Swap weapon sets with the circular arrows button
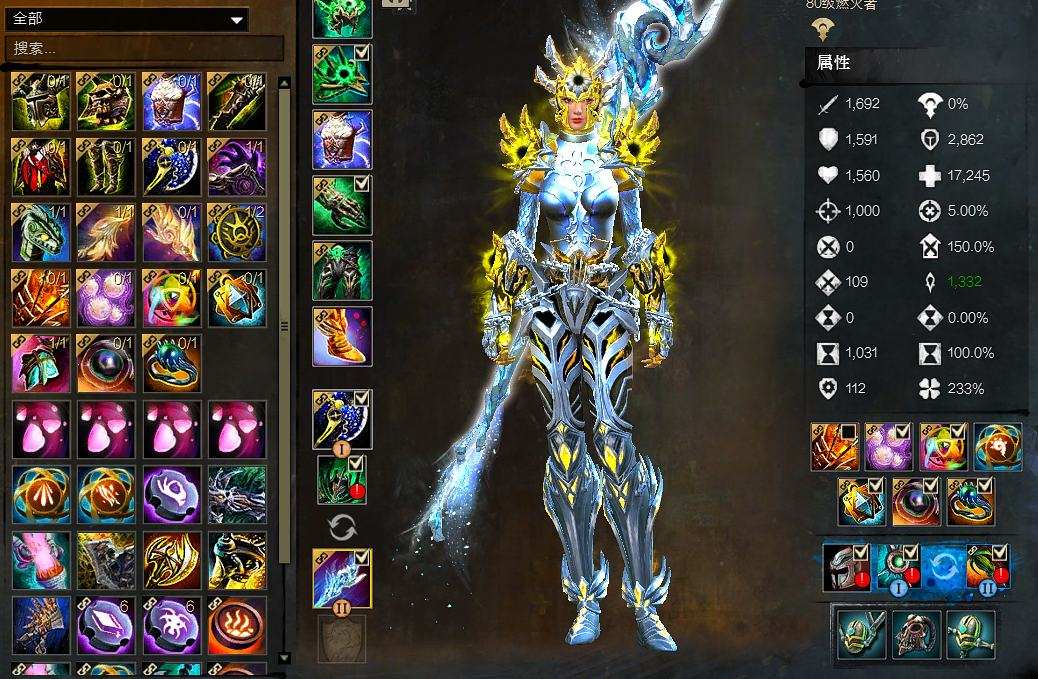1038x679 pixels. coord(342,526)
